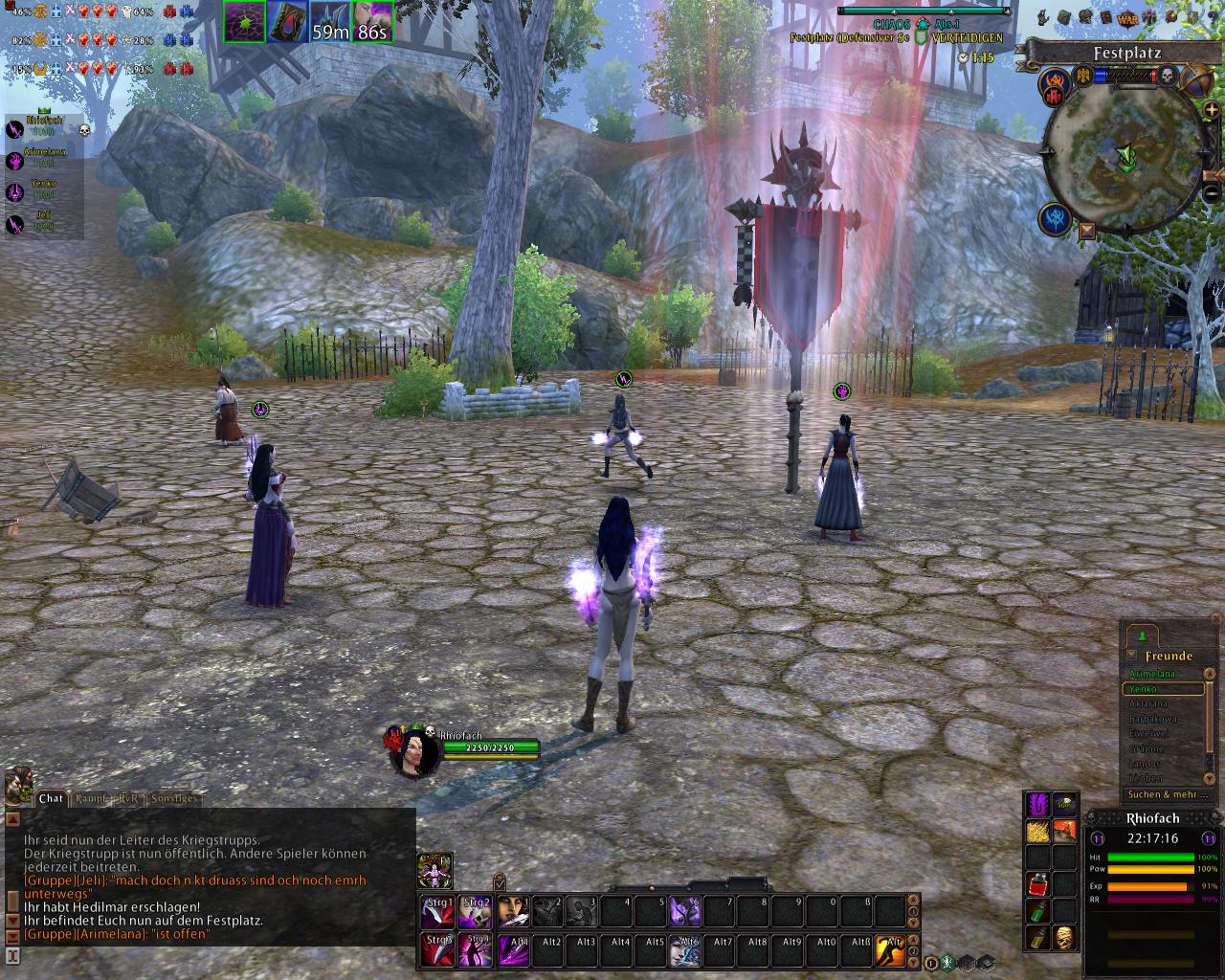Click Rhiofach's player portrait
This screenshot has height=980, width=1225.
point(416,753)
